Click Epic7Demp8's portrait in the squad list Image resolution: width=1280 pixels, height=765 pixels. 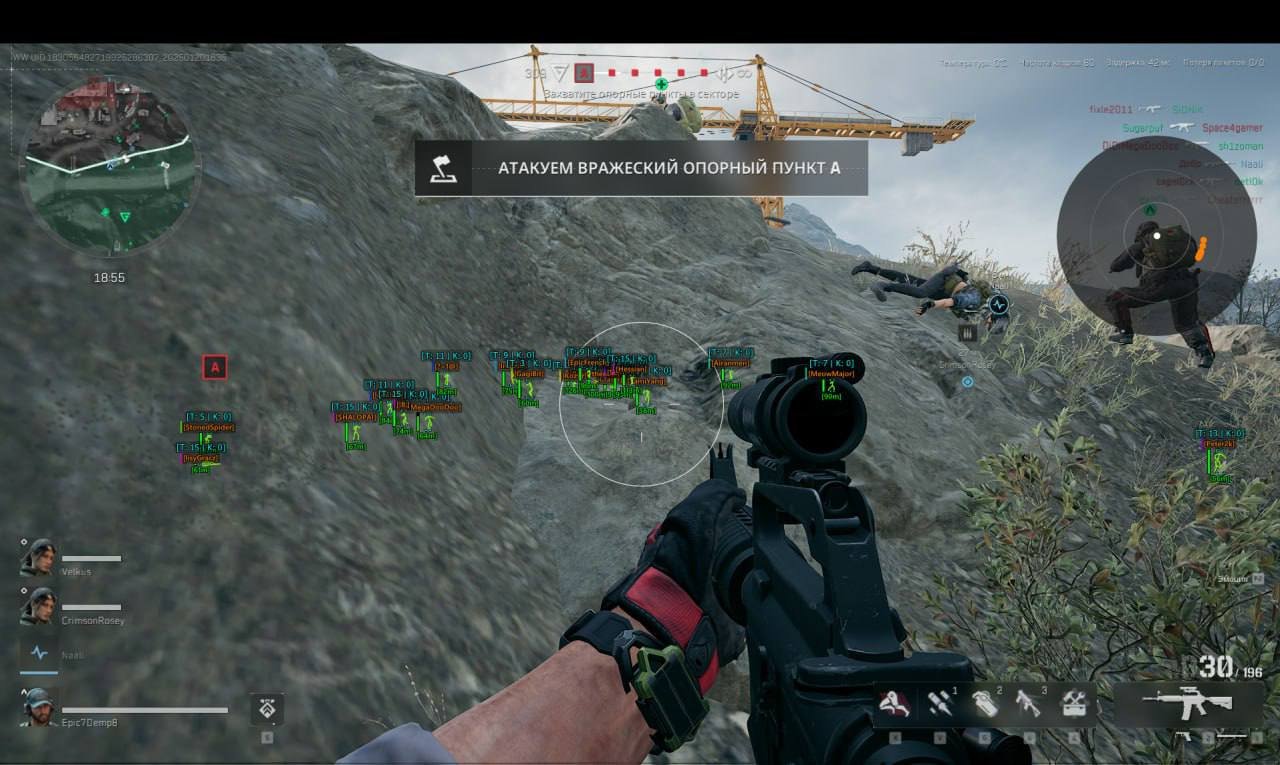pyautogui.click(x=37, y=706)
